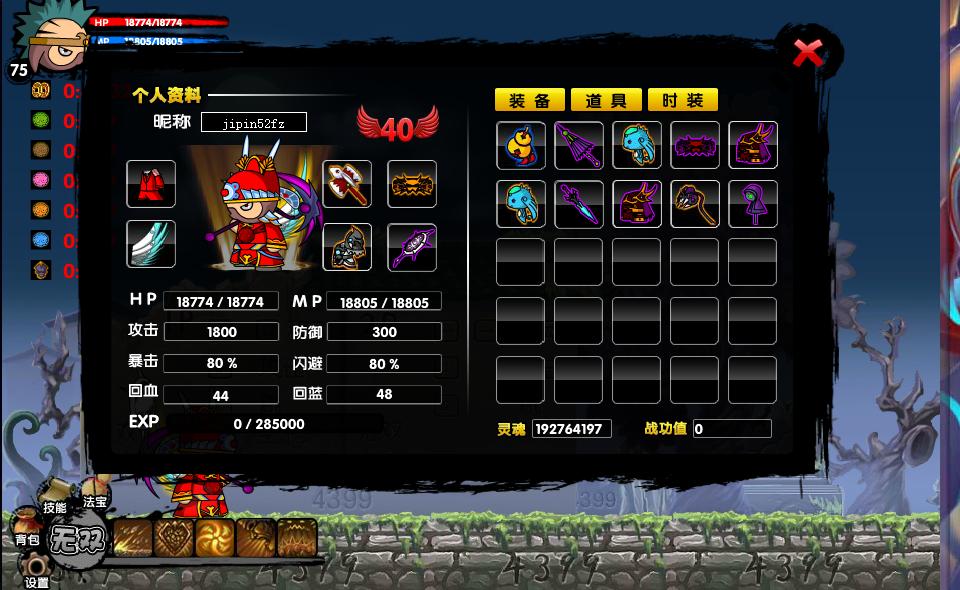Pick the equipped purple spiked amulet slot
Screen dimensions: 960x590
(412, 247)
